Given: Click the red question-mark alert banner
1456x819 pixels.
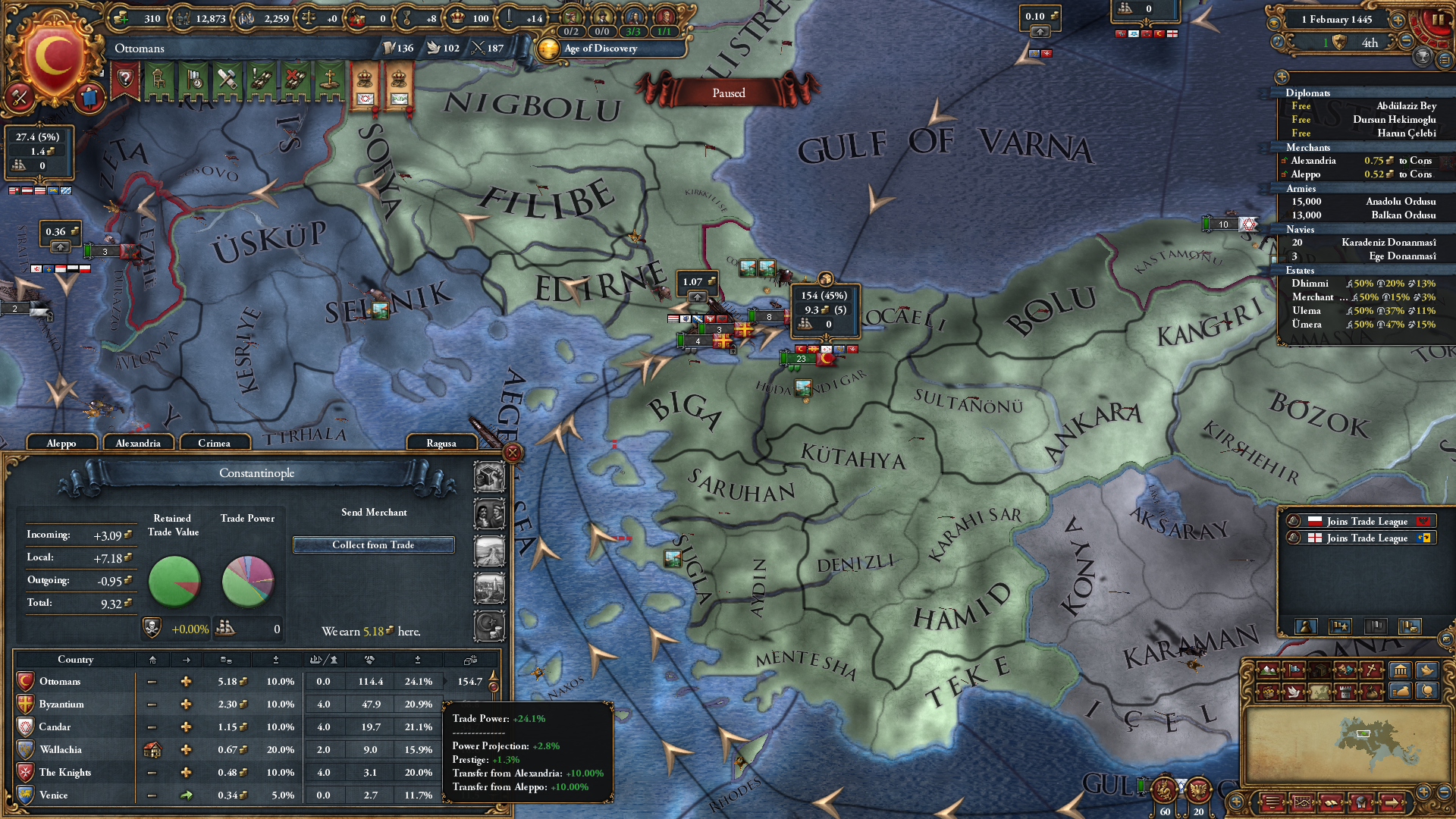Looking at the screenshot, I should pos(124,79).
